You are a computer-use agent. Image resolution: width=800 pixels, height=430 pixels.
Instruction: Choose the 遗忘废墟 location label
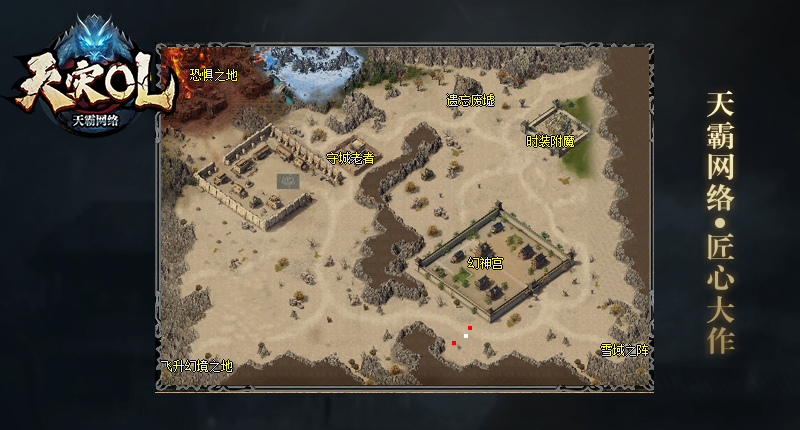470,101
